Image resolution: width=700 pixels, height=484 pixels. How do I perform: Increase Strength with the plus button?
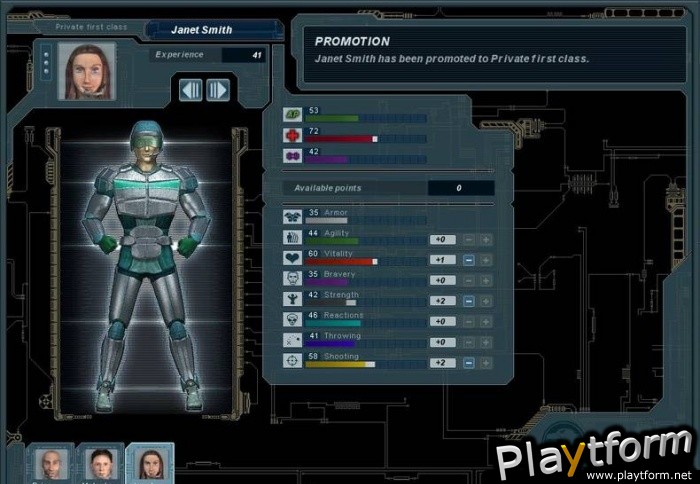[x=485, y=300]
